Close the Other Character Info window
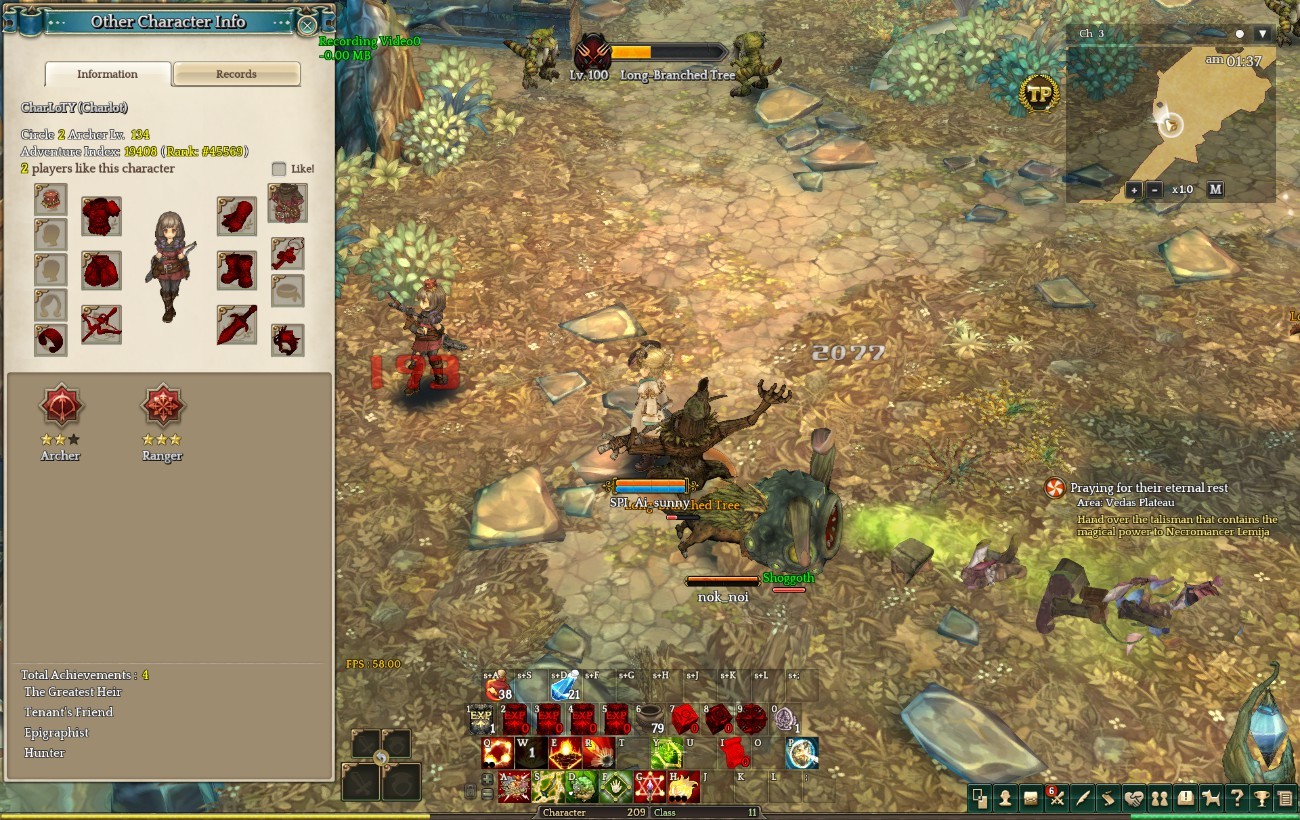This screenshot has width=1300, height=820. pyautogui.click(x=308, y=25)
